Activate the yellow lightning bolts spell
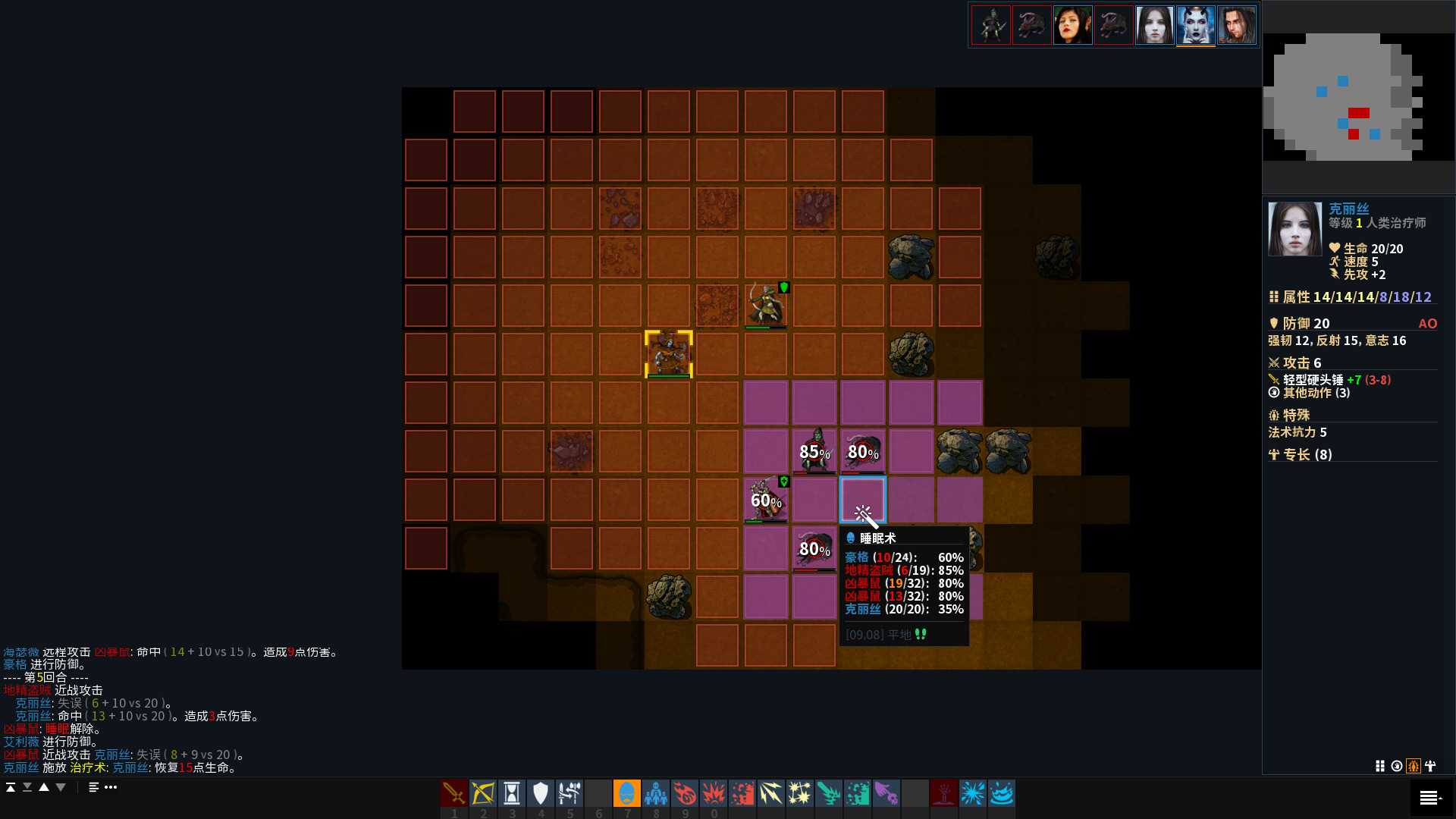The height and width of the screenshot is (819, 1456). click(x=771, y=793)
